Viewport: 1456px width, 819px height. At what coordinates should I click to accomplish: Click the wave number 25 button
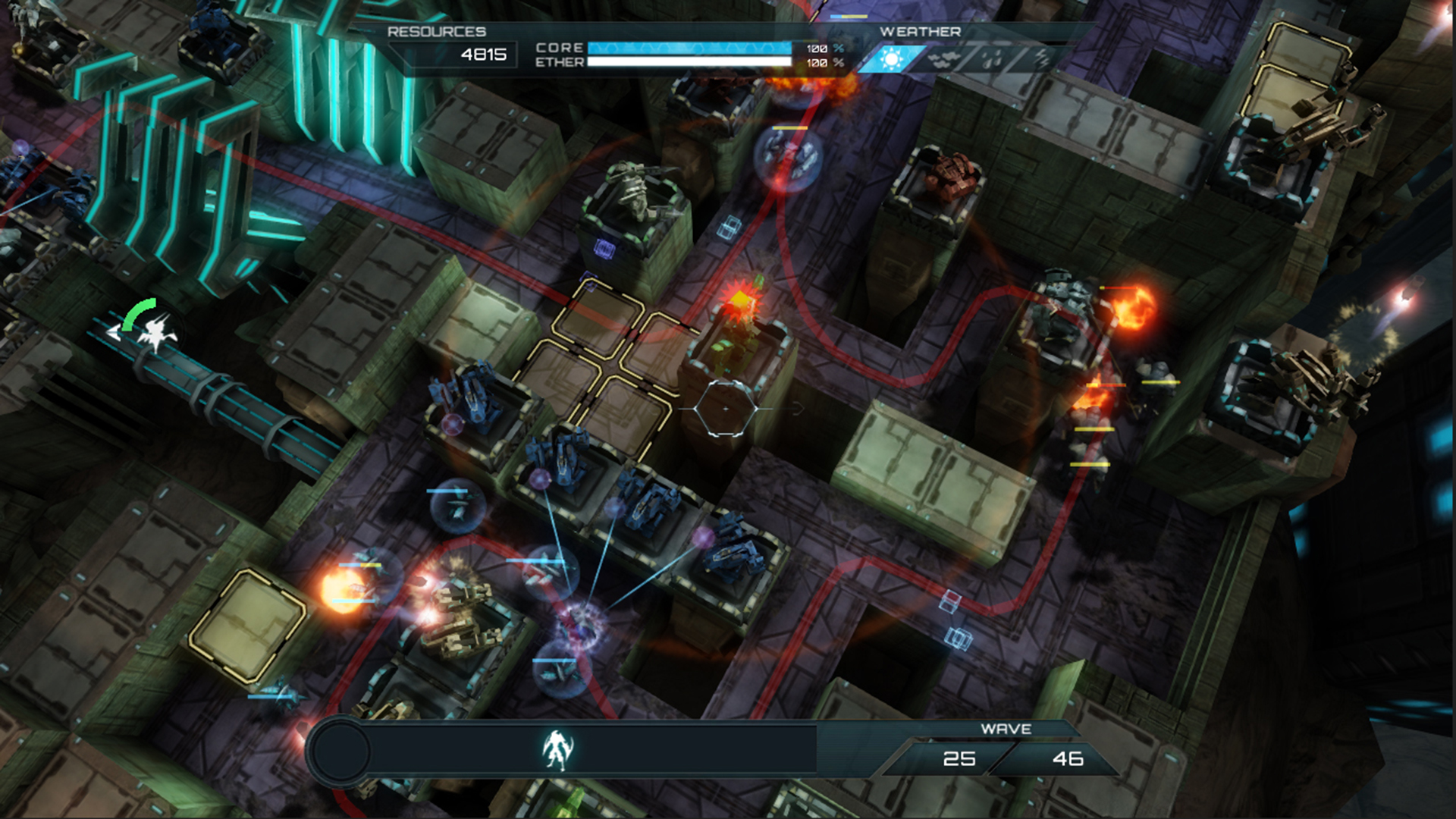point(959,759)
